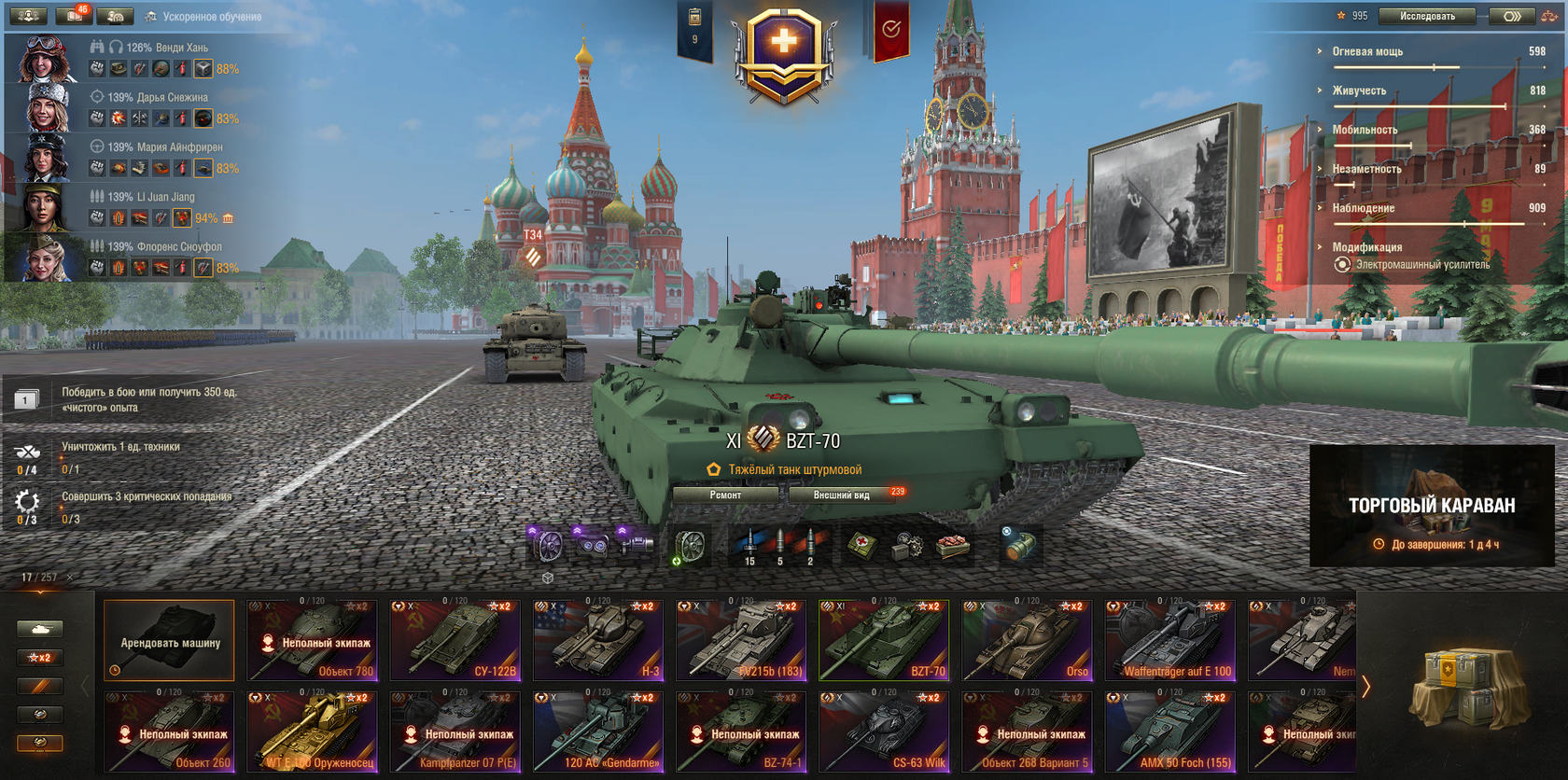
Task: Select the FV215b (183) tank
Action: pyautogui.click(x=741, y=640)
